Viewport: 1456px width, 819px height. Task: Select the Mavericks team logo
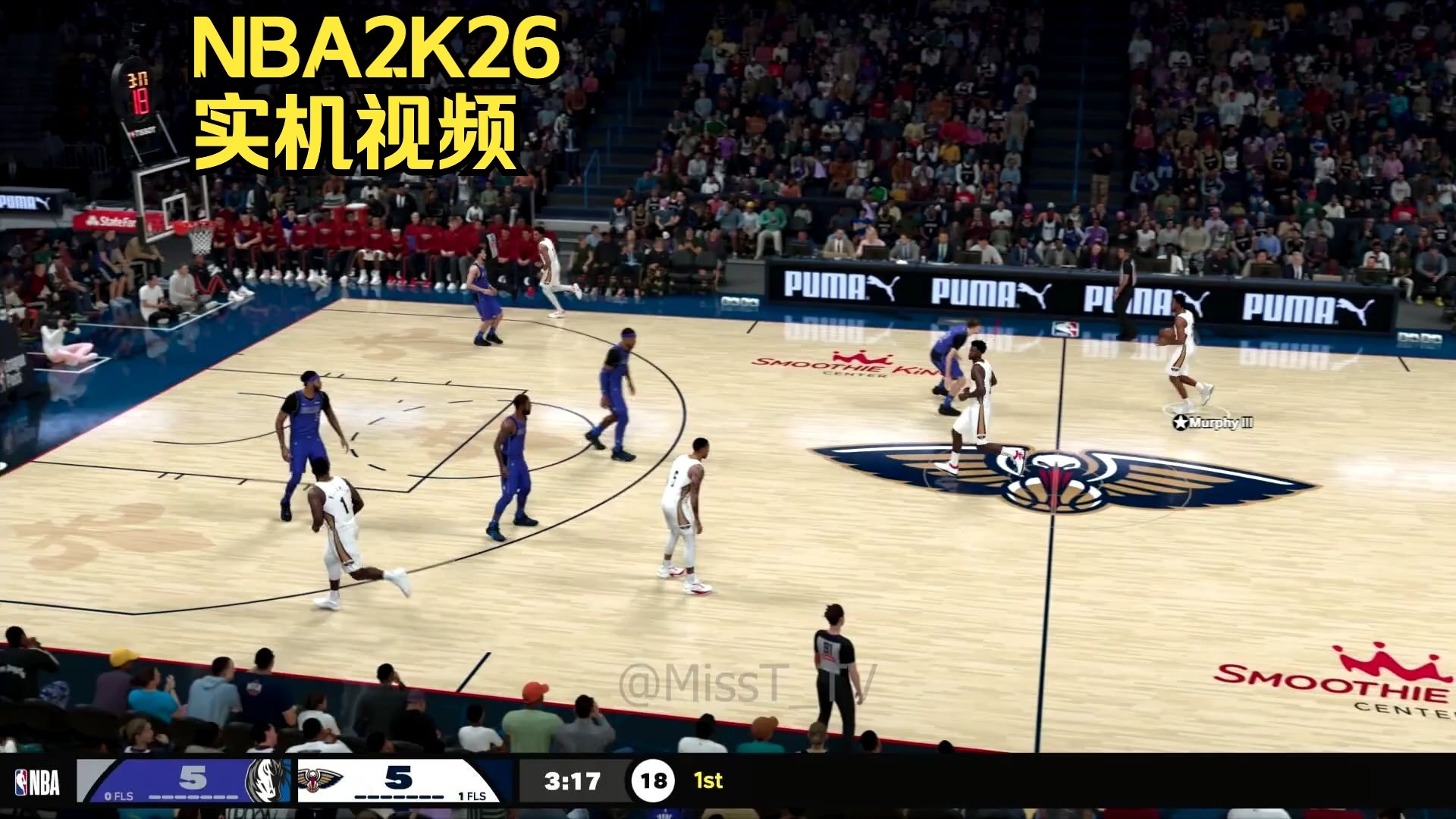[267, 779]
